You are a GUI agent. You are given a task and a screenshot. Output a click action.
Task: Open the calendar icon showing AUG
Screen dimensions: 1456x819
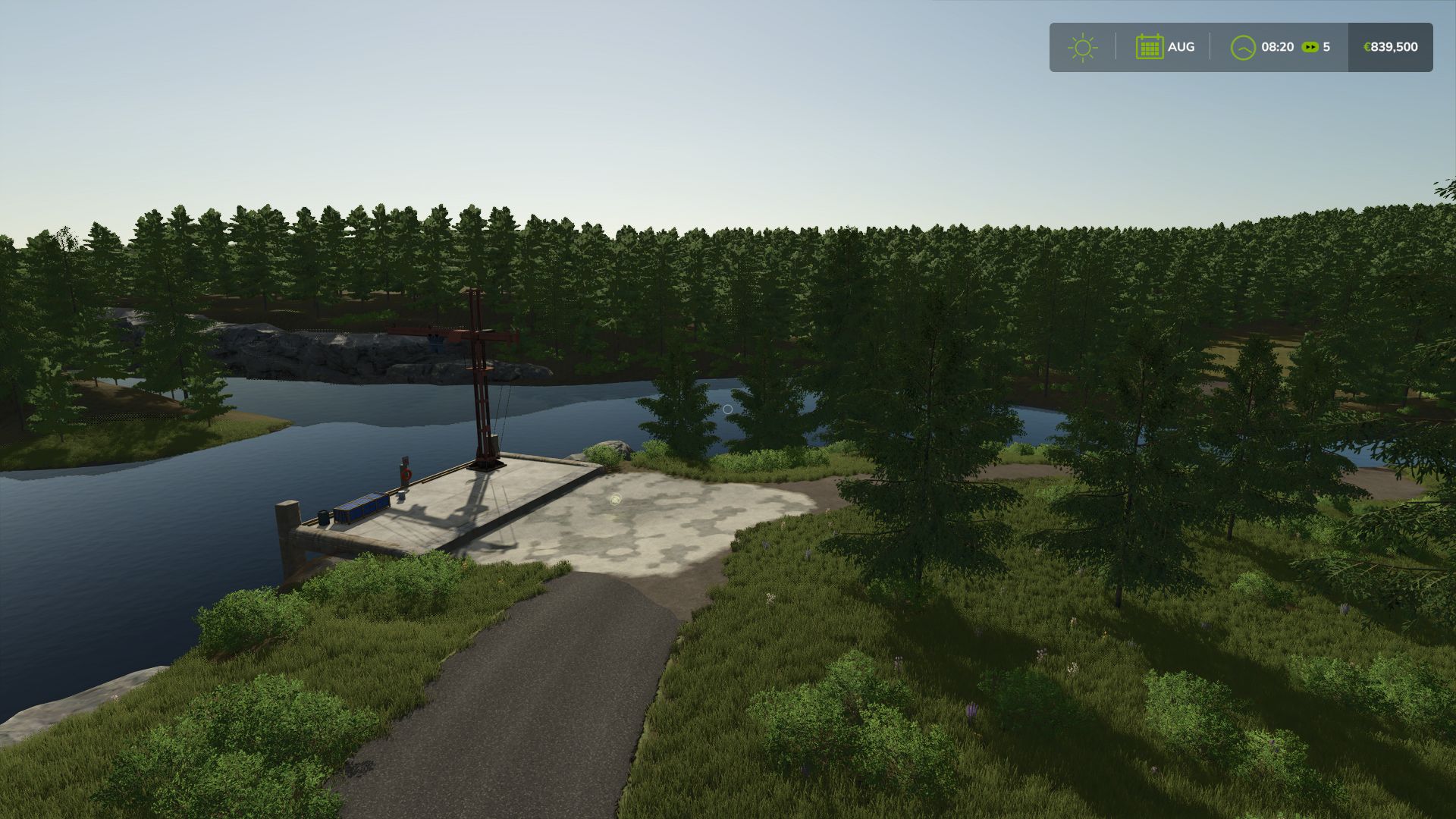[x=1149, y=47]
